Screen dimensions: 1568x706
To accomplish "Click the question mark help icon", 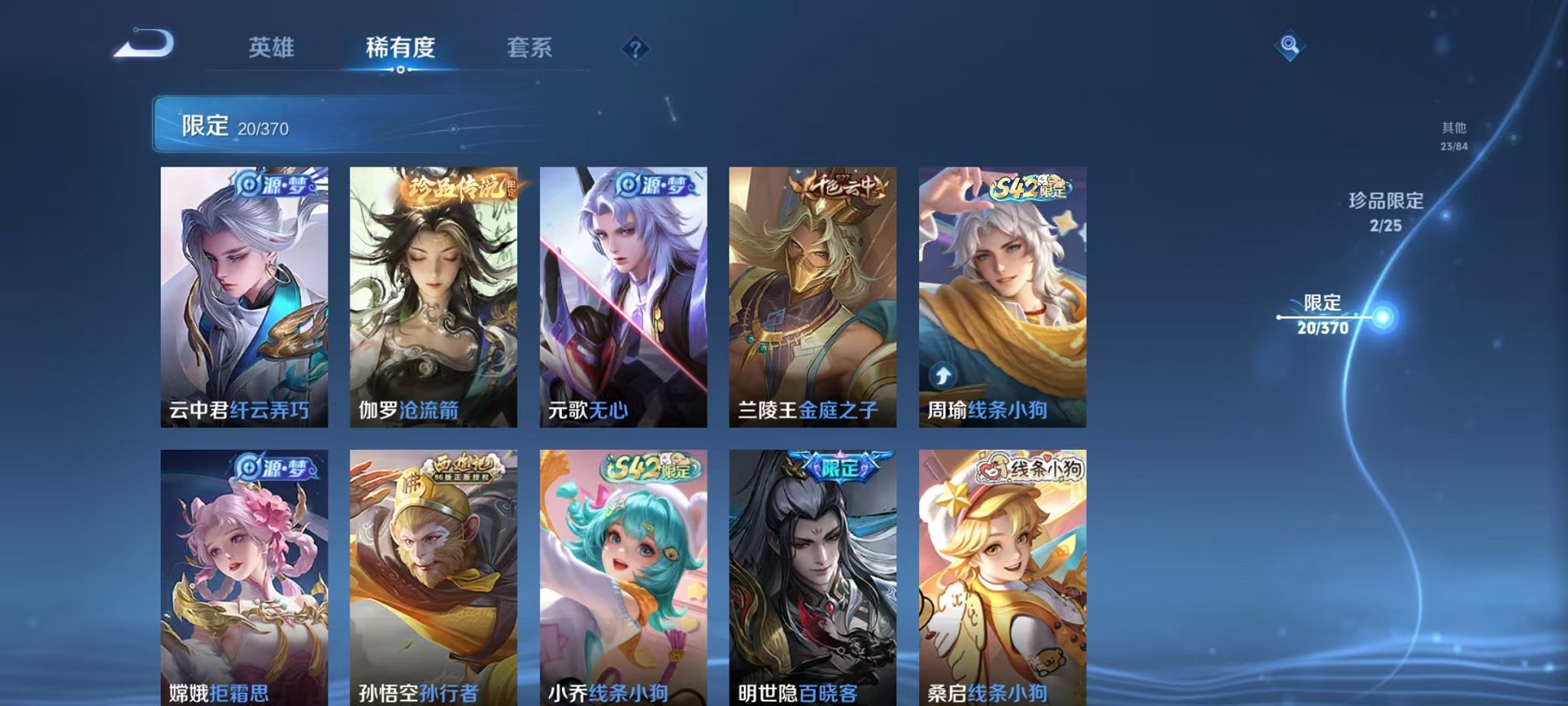I will [x=634, y=49].
